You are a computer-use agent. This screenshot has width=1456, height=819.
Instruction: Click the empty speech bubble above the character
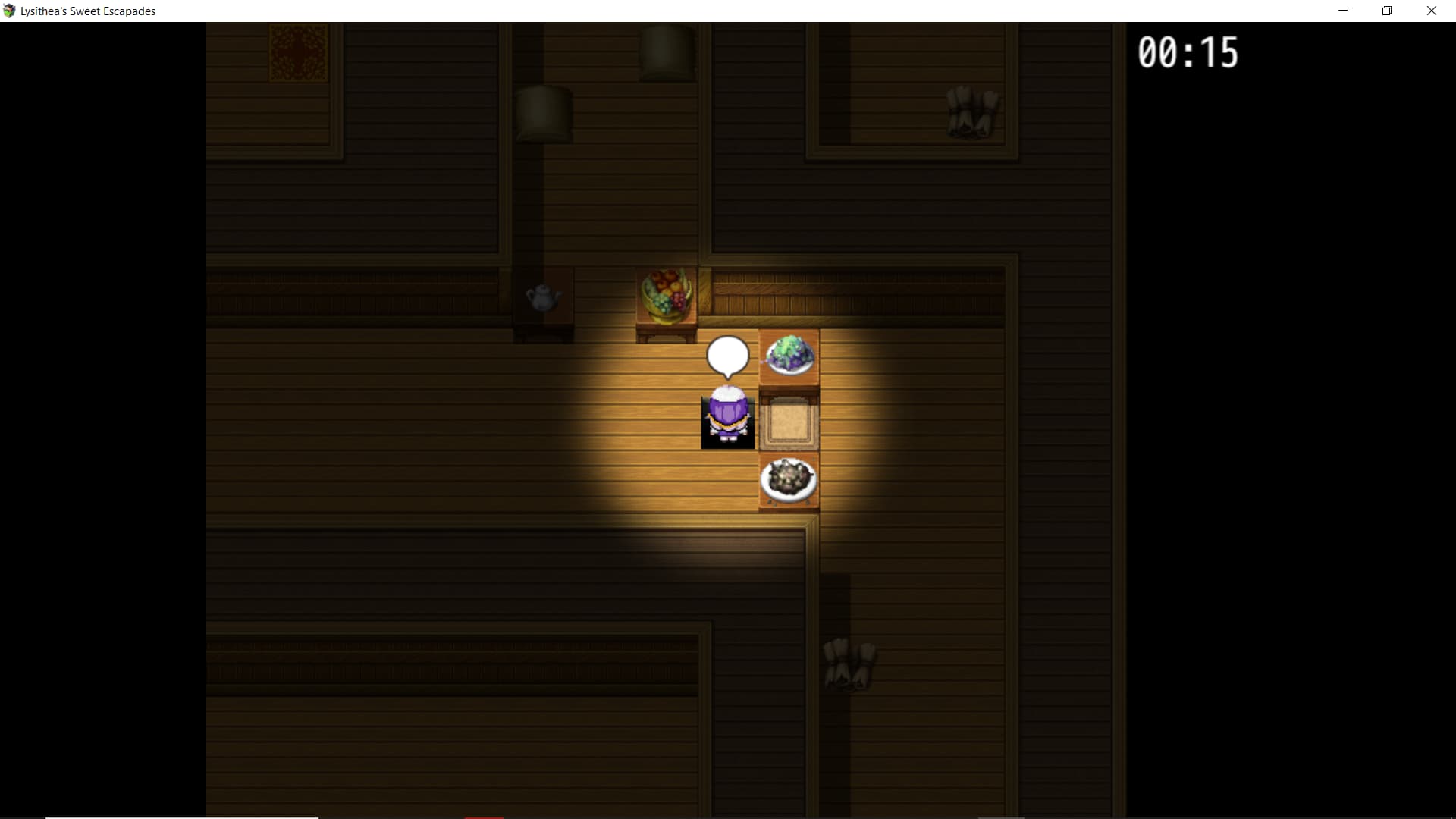pyautogui.click(x=727, y=354)
